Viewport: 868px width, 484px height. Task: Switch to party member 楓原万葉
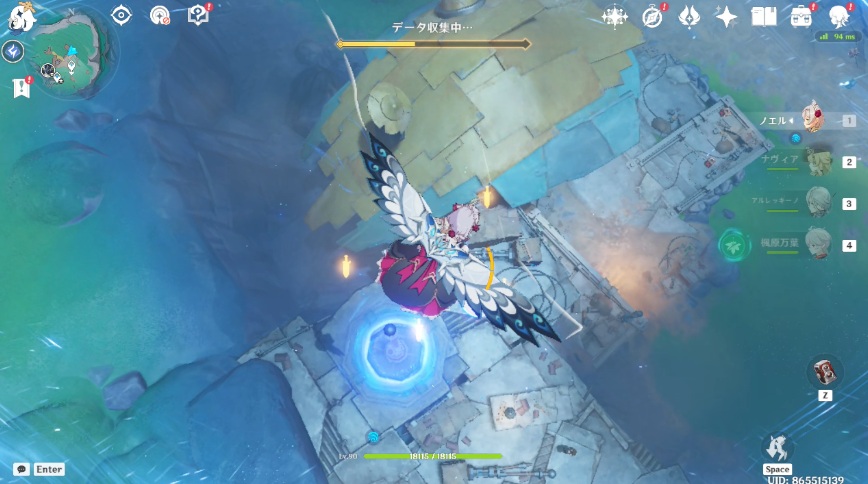818,244
